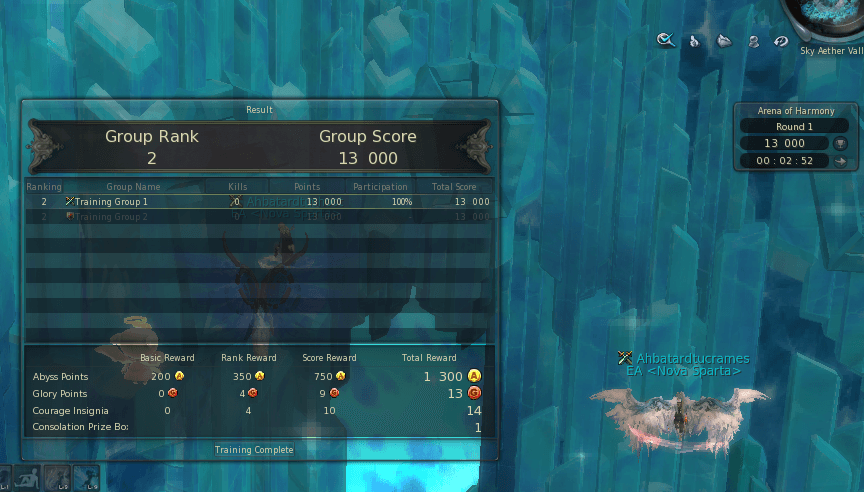Click the arrow button beside the arena timer

point(840,160)
